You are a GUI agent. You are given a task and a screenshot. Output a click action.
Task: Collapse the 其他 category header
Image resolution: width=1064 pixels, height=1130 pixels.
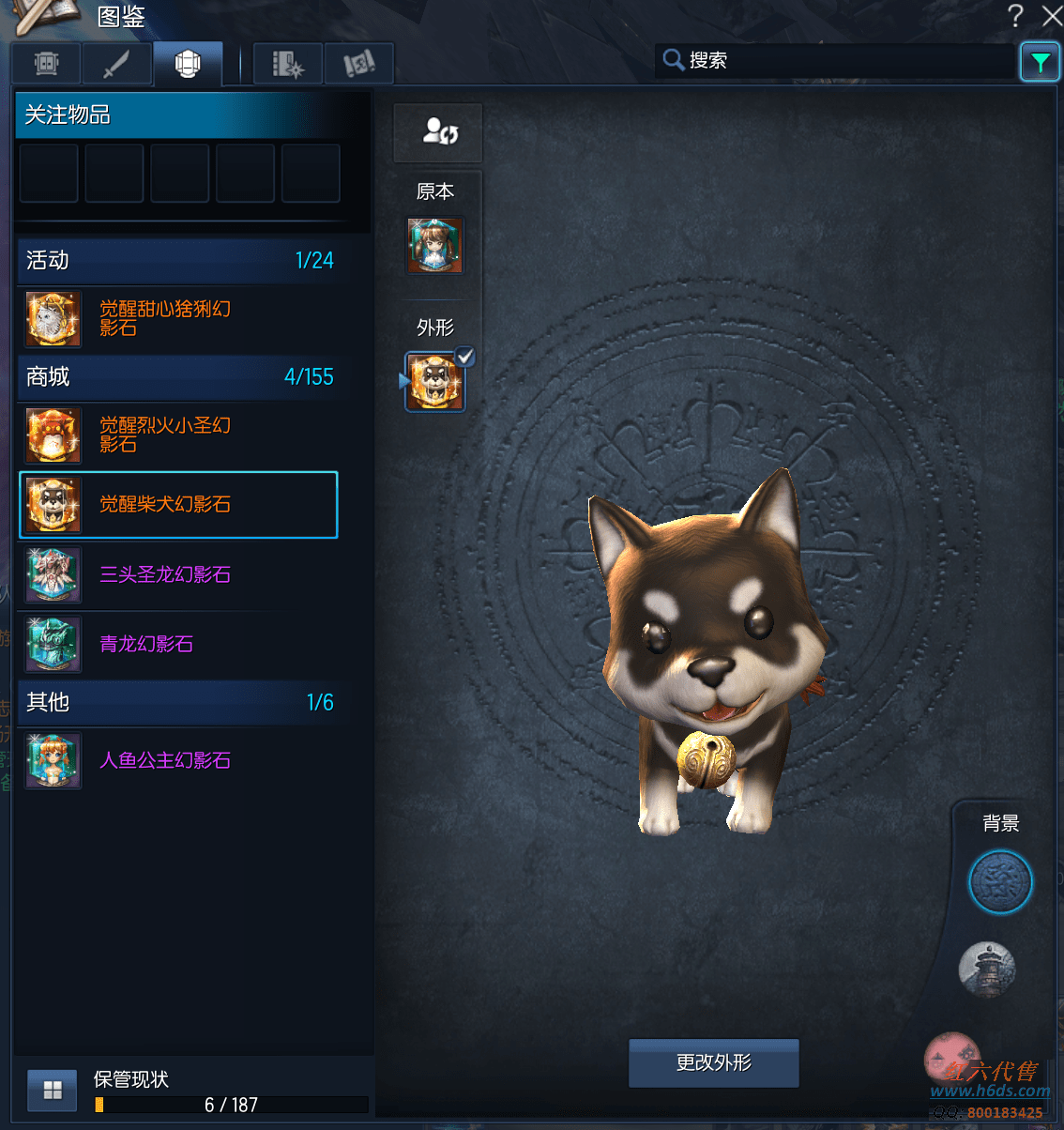pyautogui.click(x=178, y=702)
